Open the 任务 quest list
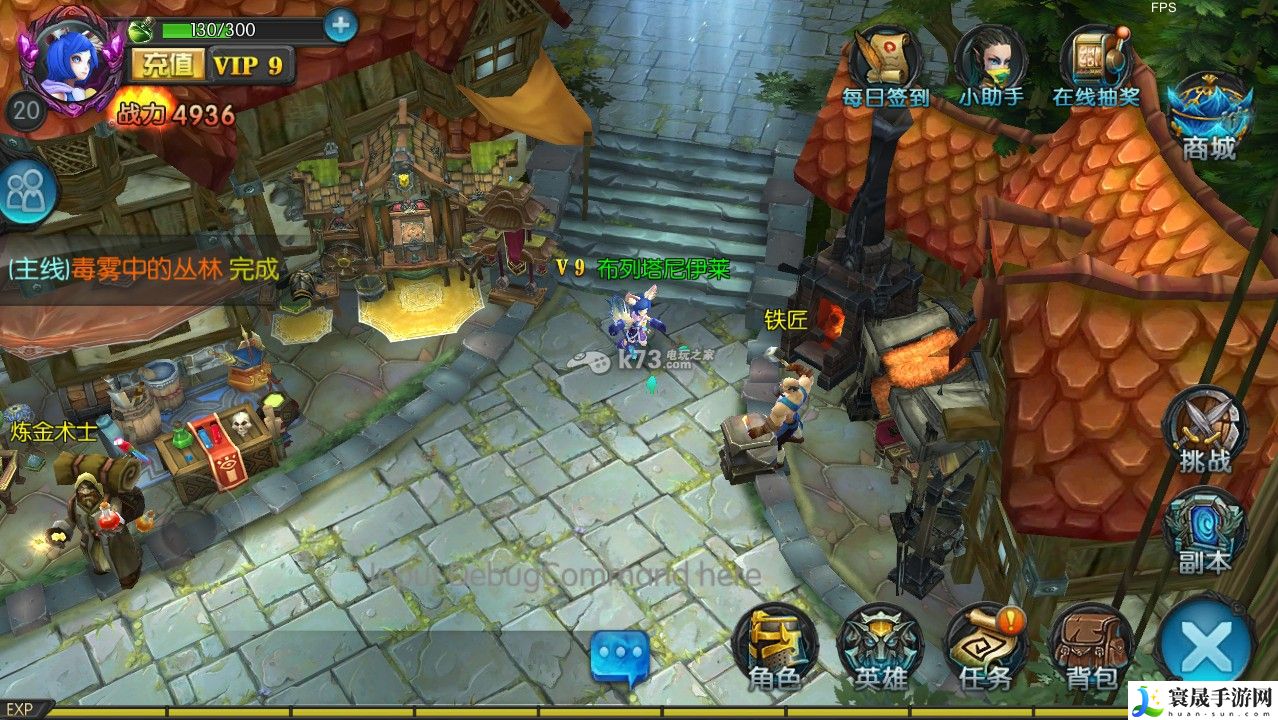This screenshot has width=1278, height=720. tap(986, 647)
